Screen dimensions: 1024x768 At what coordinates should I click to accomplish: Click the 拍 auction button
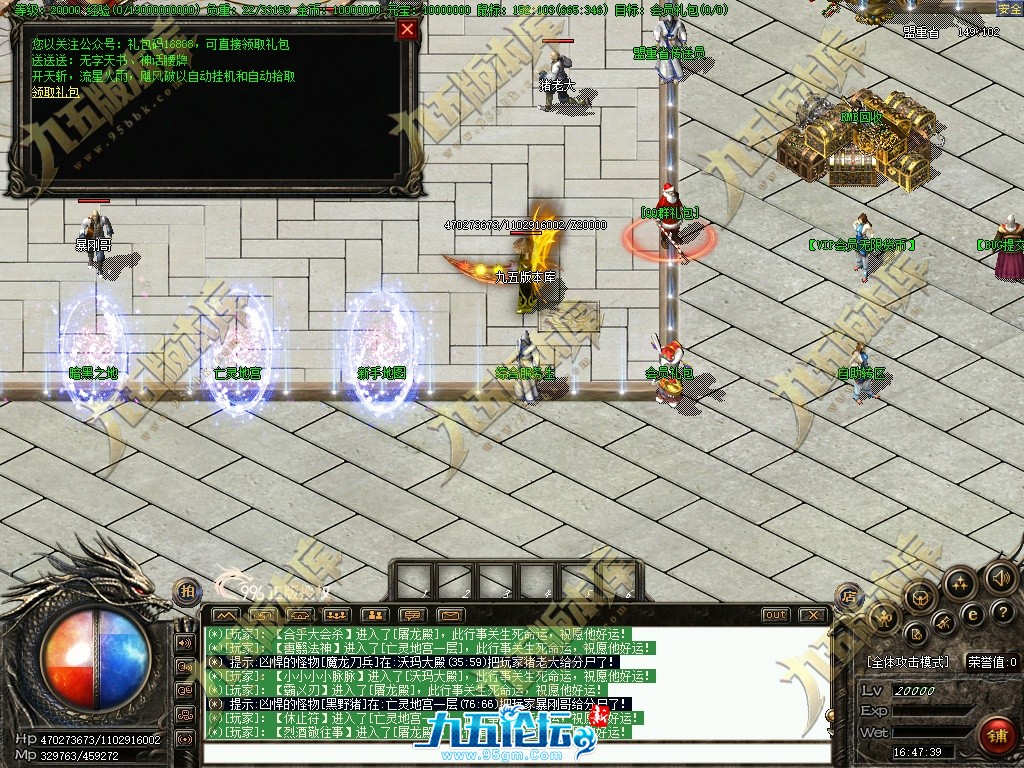(x=186, y=591)
